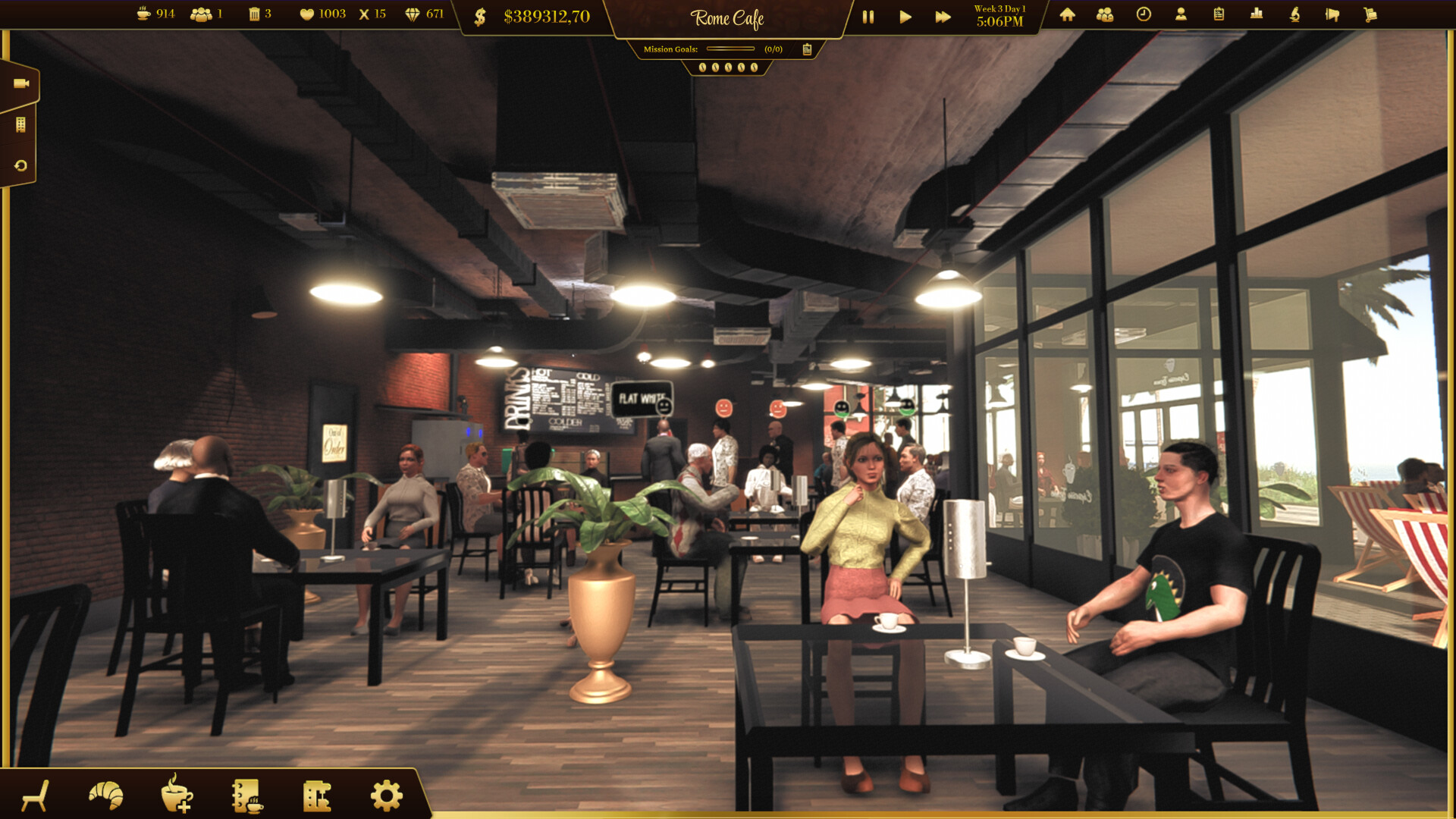This screenshot has width=1456, height=819.
Task: Enable fast-forward game speed
Action: pyautogui.click(x=943, y=17)
